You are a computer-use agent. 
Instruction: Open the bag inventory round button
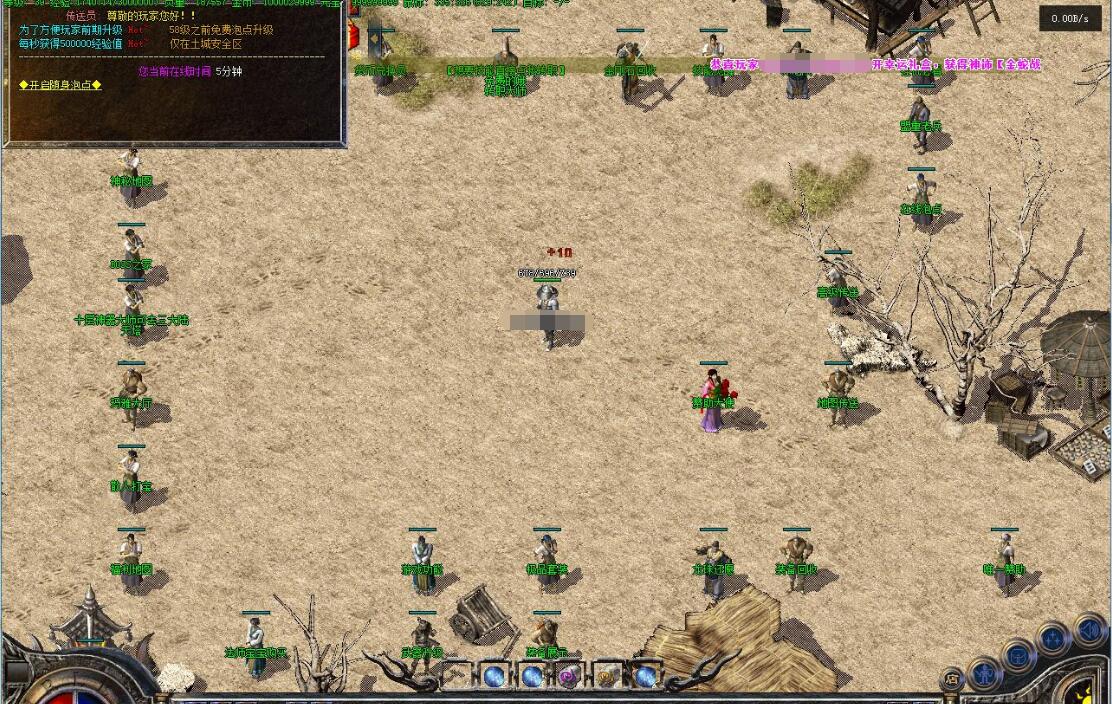click(1018, 657)
